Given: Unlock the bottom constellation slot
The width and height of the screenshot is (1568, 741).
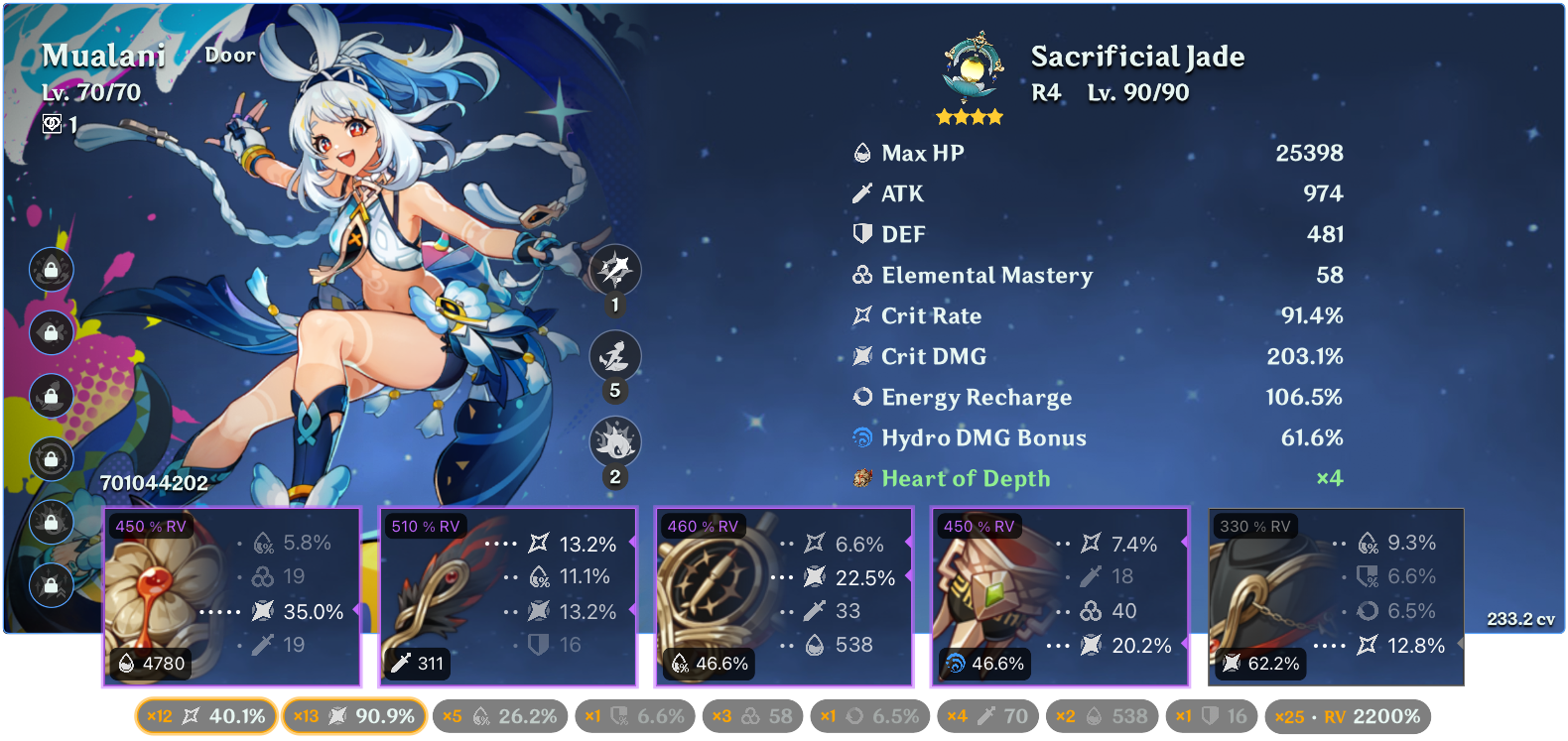Looking at the screenshot, I should (x=50, y=585).
